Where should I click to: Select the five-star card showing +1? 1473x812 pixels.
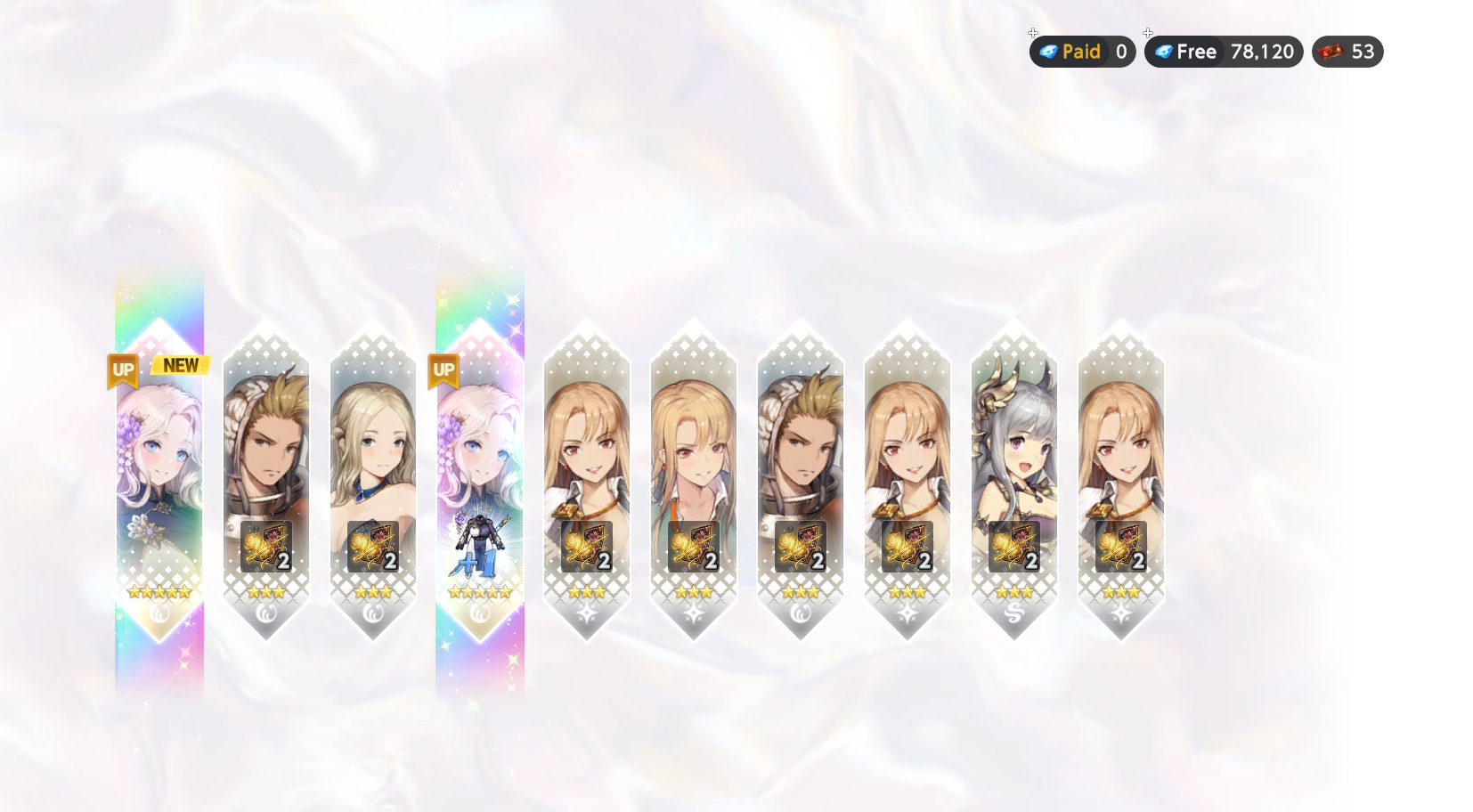click(480, 481)
